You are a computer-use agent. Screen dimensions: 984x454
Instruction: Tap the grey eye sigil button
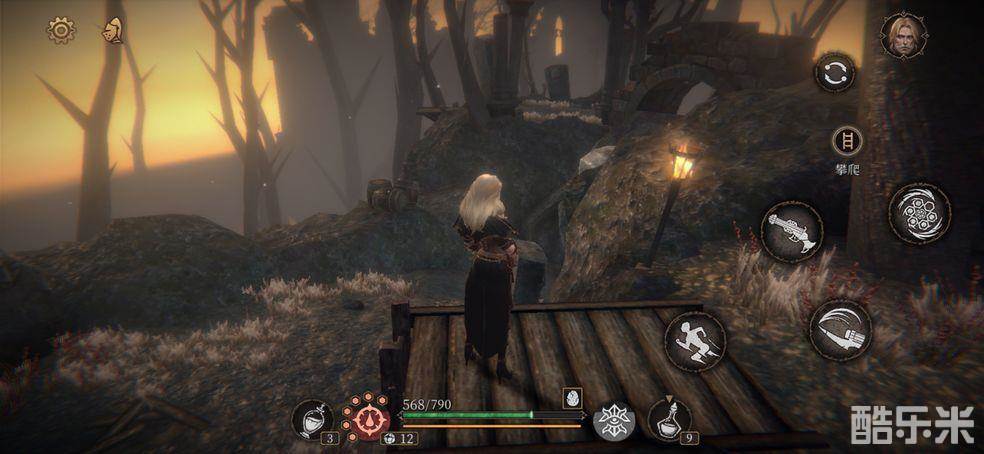[611, 421]
